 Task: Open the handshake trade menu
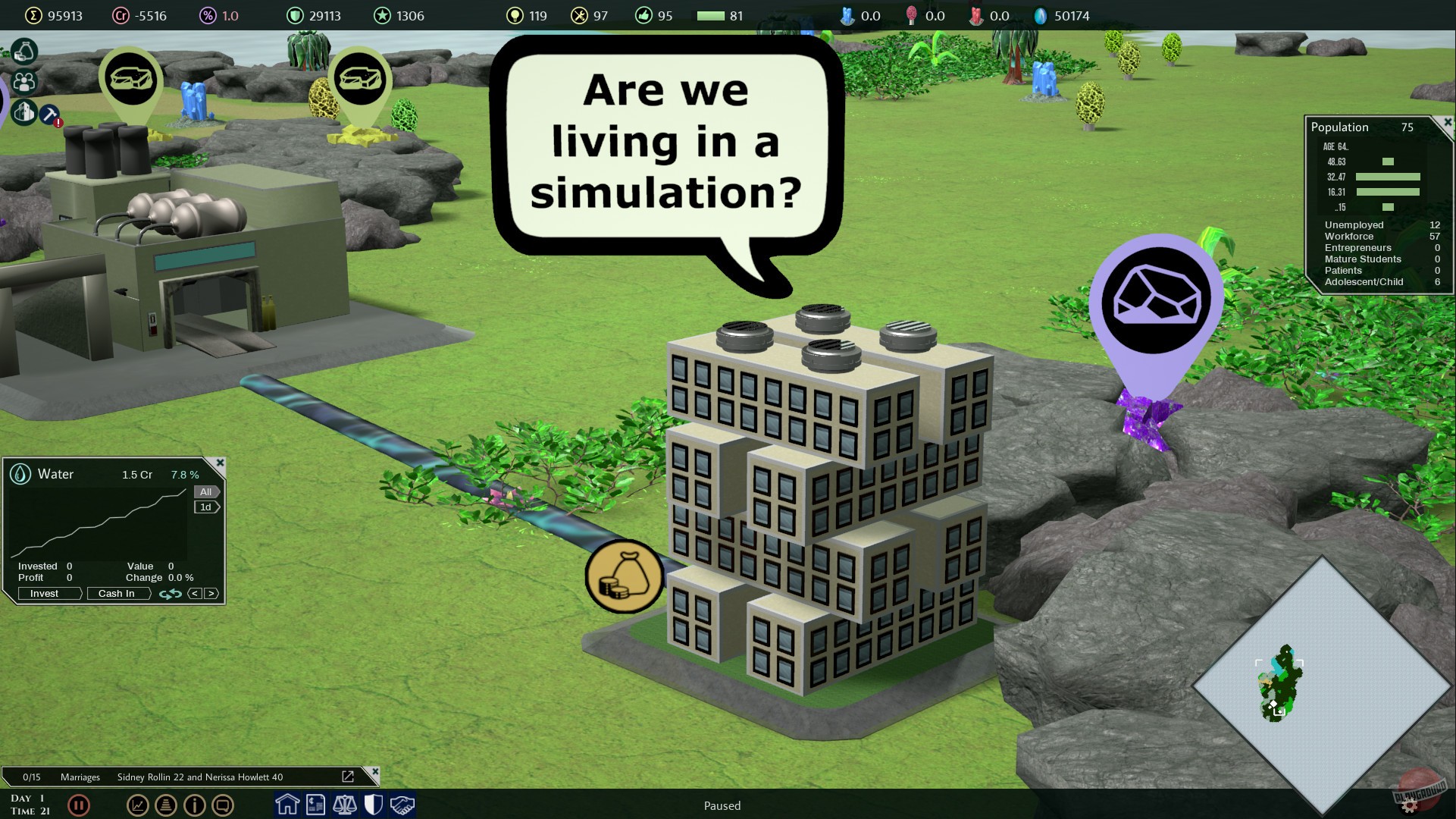pyautogui.click(x=402, y=805)
